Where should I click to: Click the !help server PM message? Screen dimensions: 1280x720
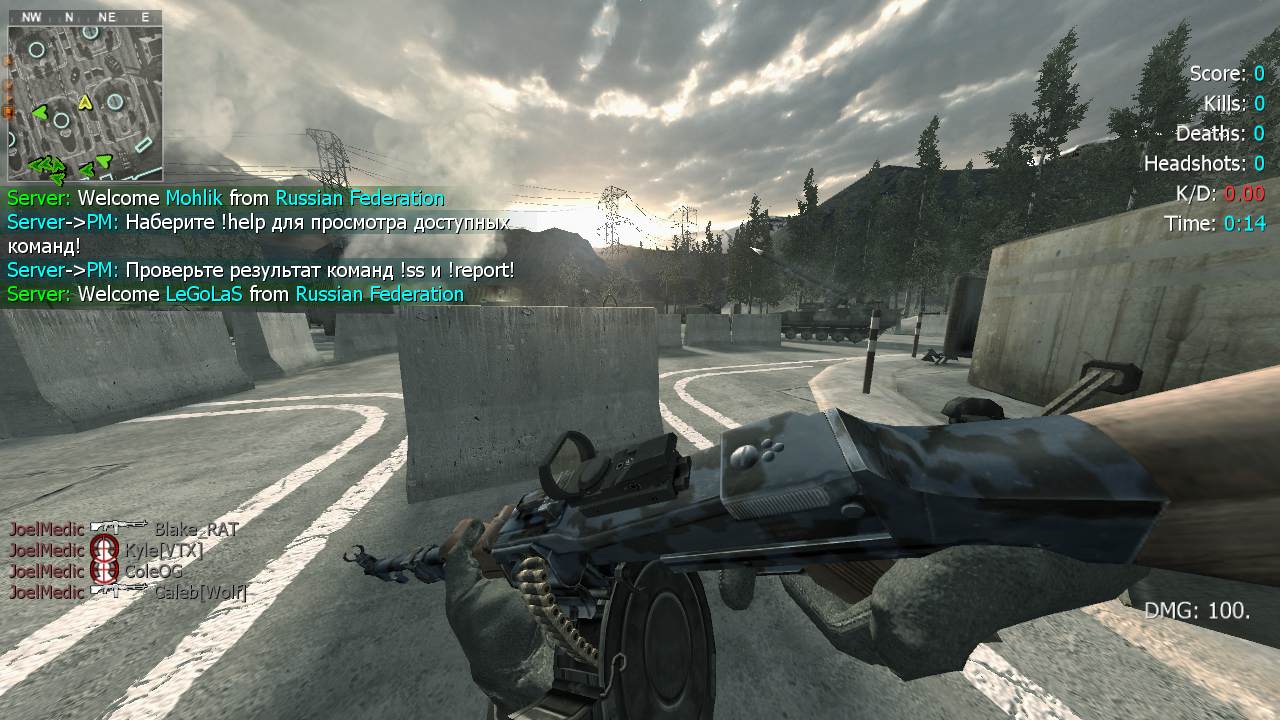pos(258,233)
